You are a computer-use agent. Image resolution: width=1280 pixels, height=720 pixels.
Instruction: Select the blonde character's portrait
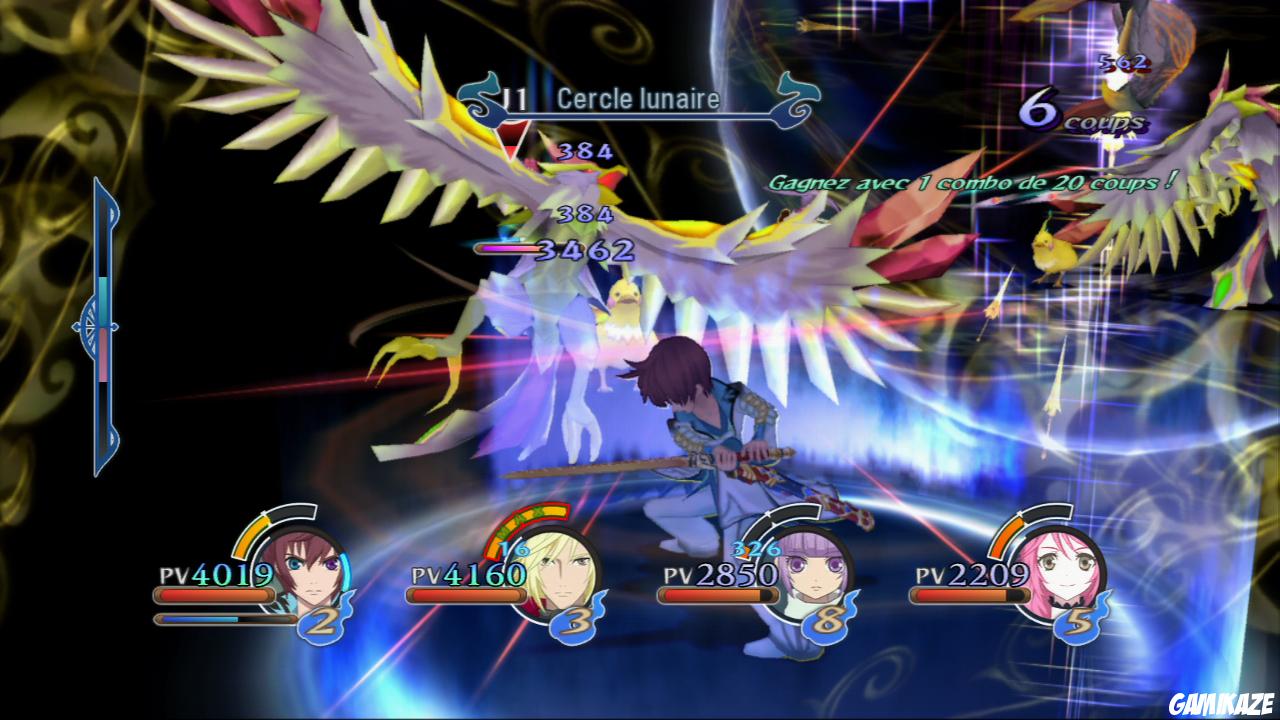tap(556, 570)
